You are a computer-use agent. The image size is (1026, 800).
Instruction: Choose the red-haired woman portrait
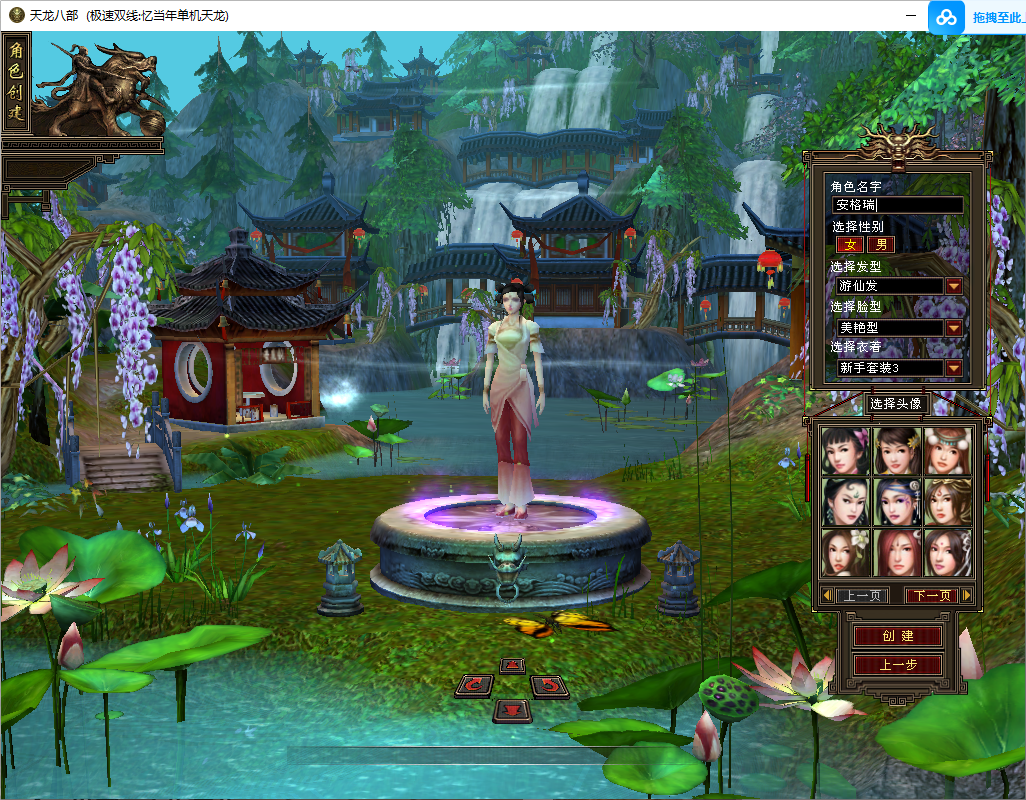[x=897, y=552]
